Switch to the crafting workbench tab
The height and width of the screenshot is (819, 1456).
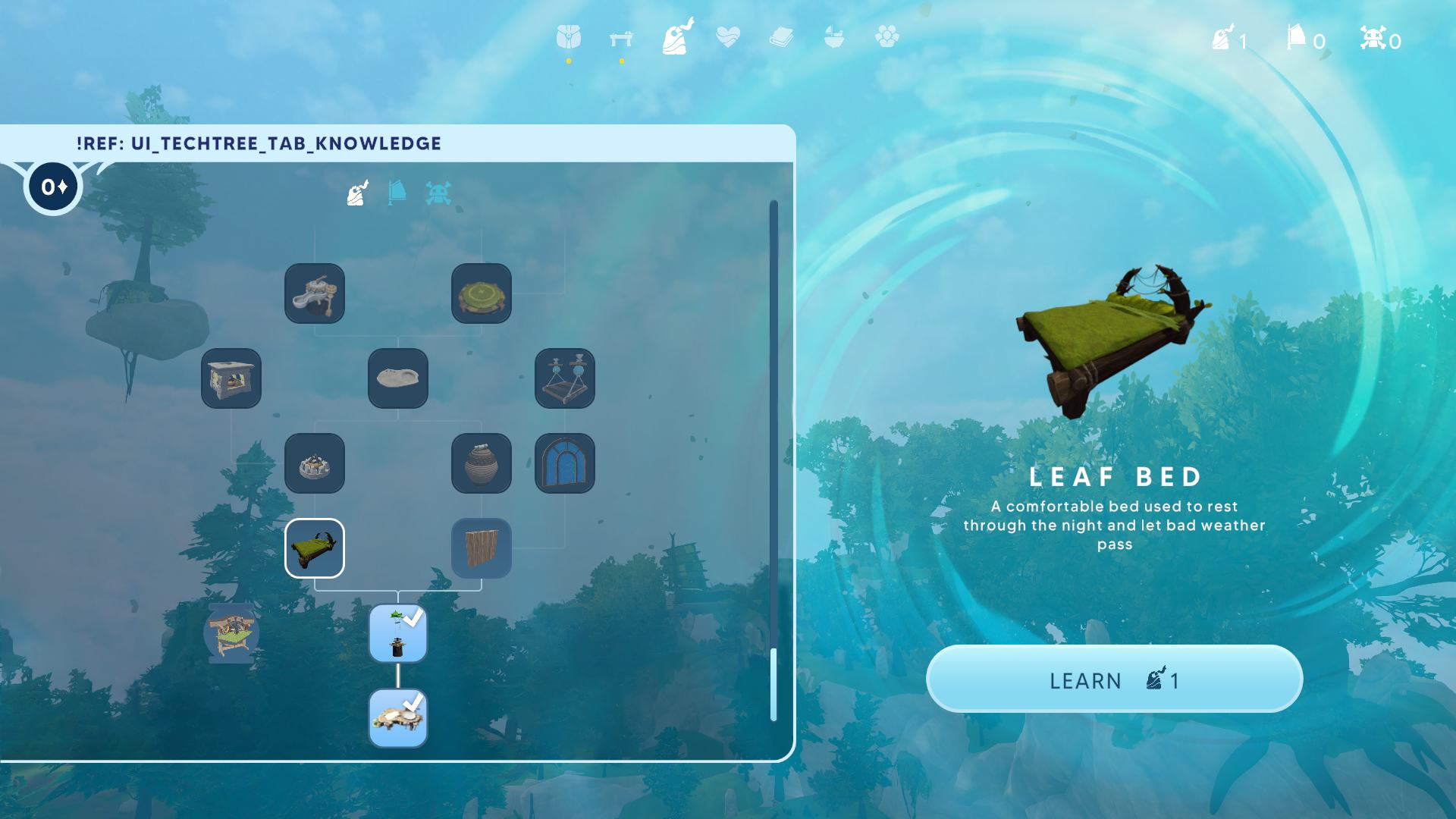coord(621,38)
